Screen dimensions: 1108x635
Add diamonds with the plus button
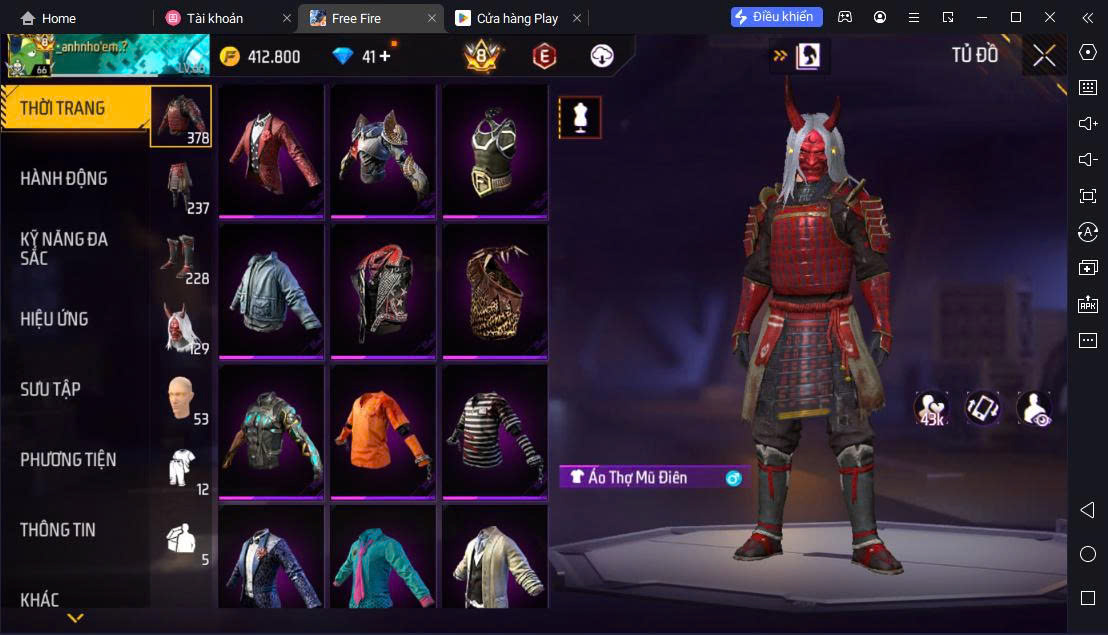pyautogui.click(x=384, y=57)
